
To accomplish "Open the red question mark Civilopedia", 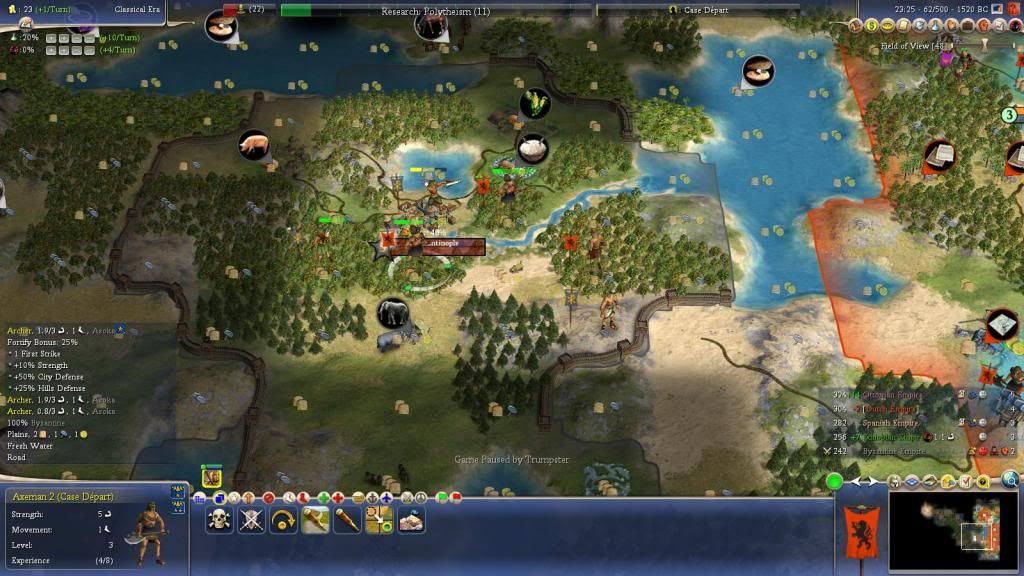I will [x=1012, y=8].
